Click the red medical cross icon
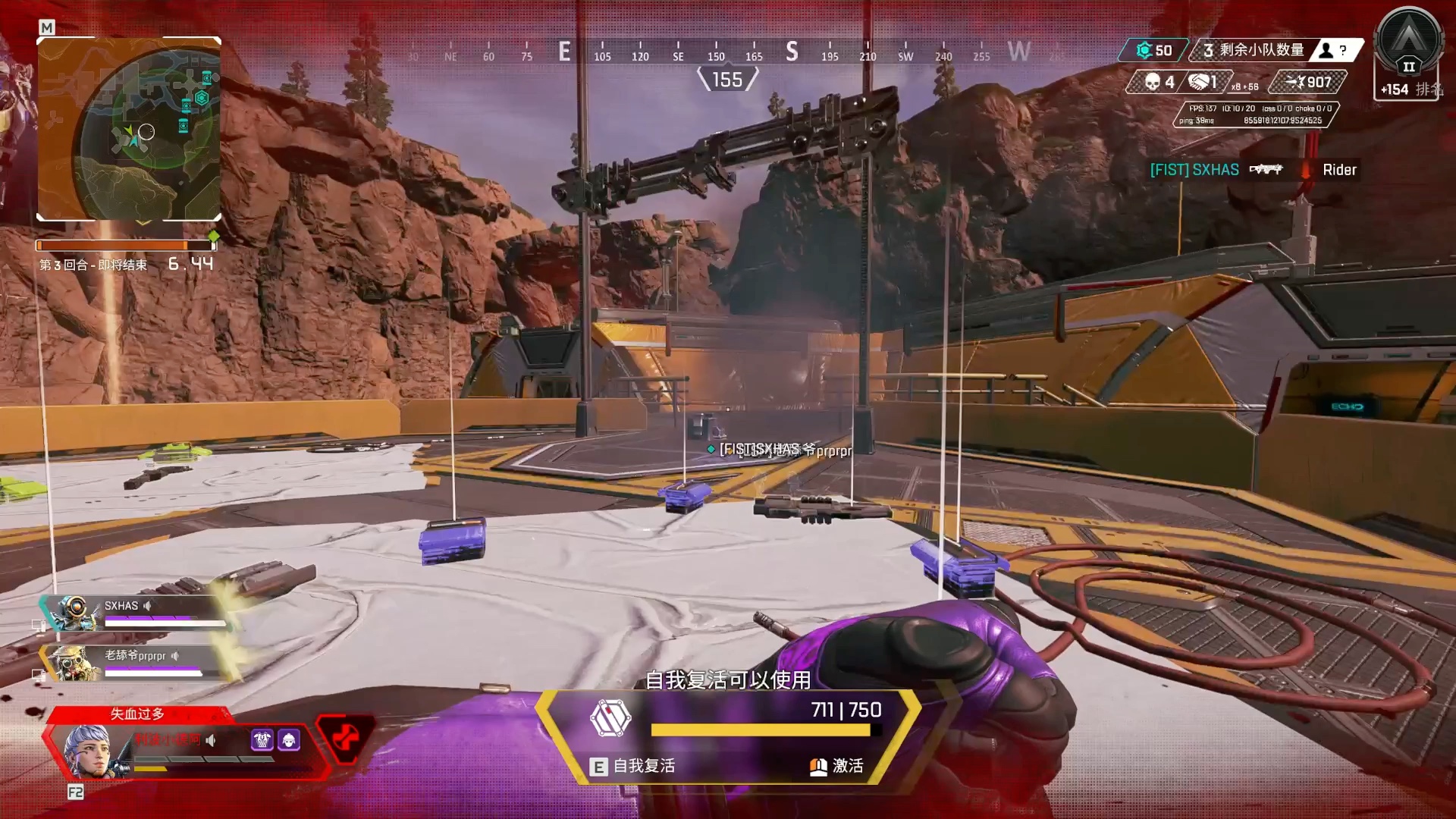The height and width of the screenshot is (819, 1456). [x=345, y=737]
